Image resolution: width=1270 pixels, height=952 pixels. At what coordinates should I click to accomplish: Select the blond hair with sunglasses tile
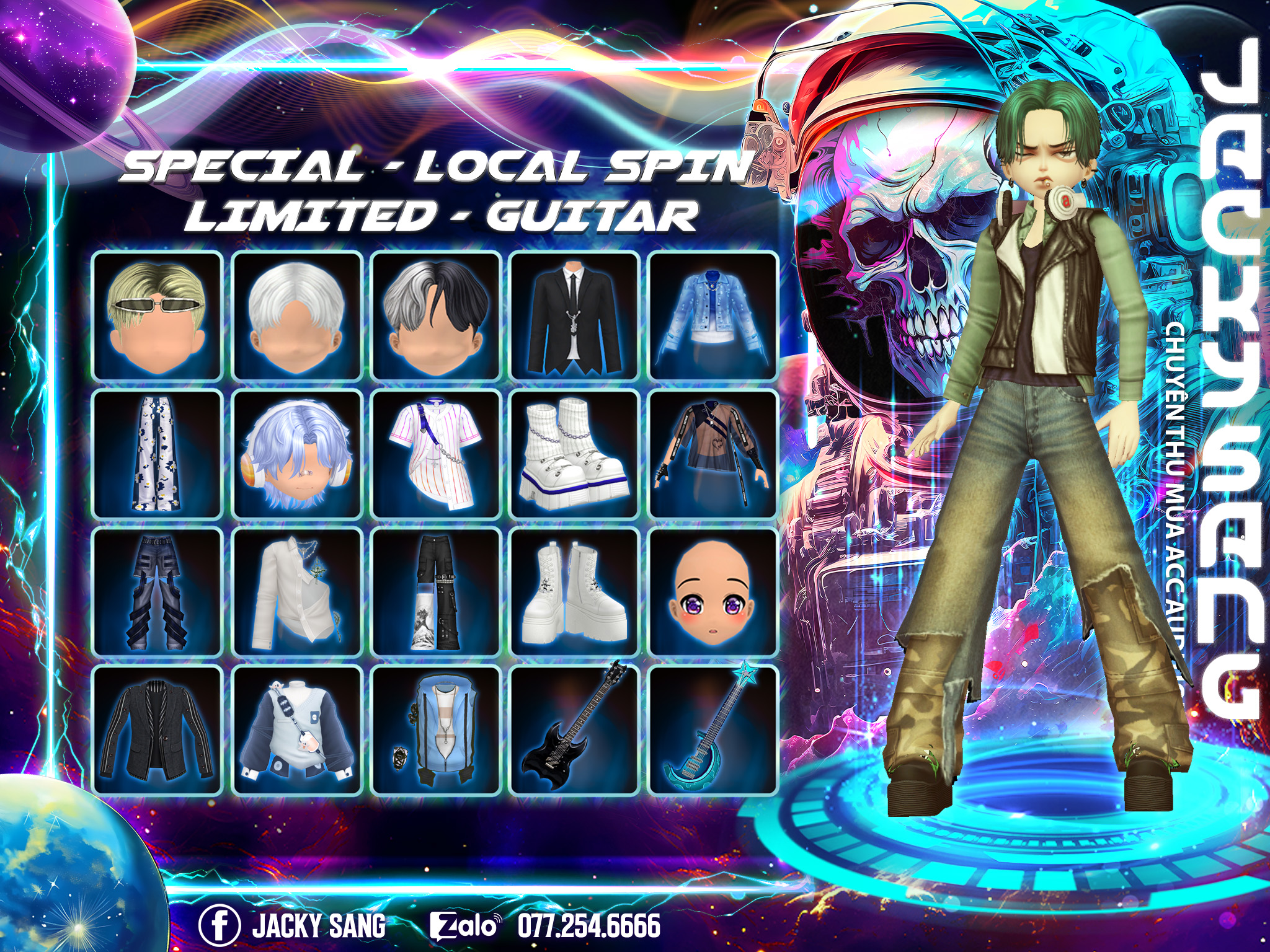(158, 316)
